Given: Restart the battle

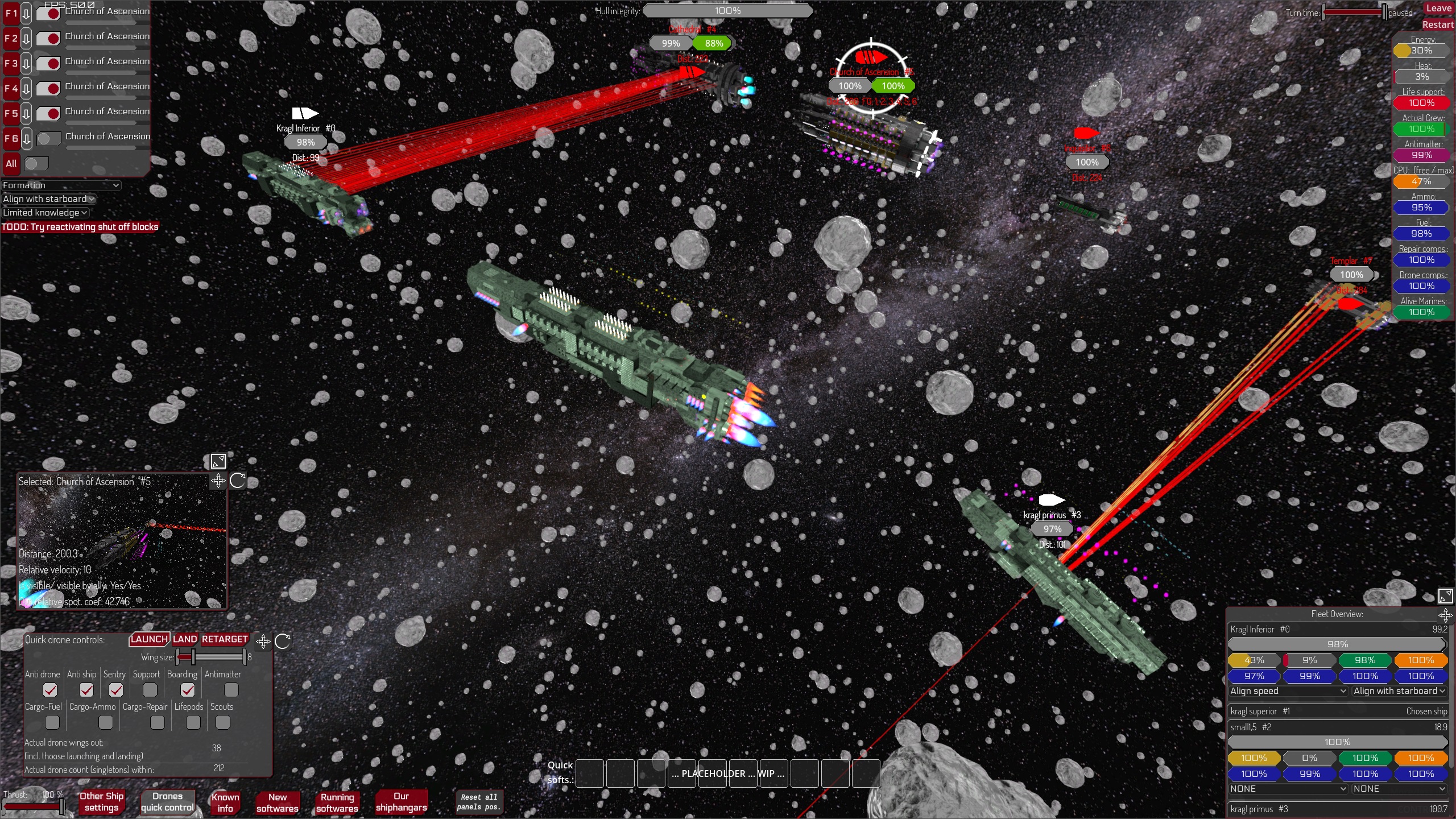Looking at the screenshot, I should pyautogui.click(x=1437, y=25).
